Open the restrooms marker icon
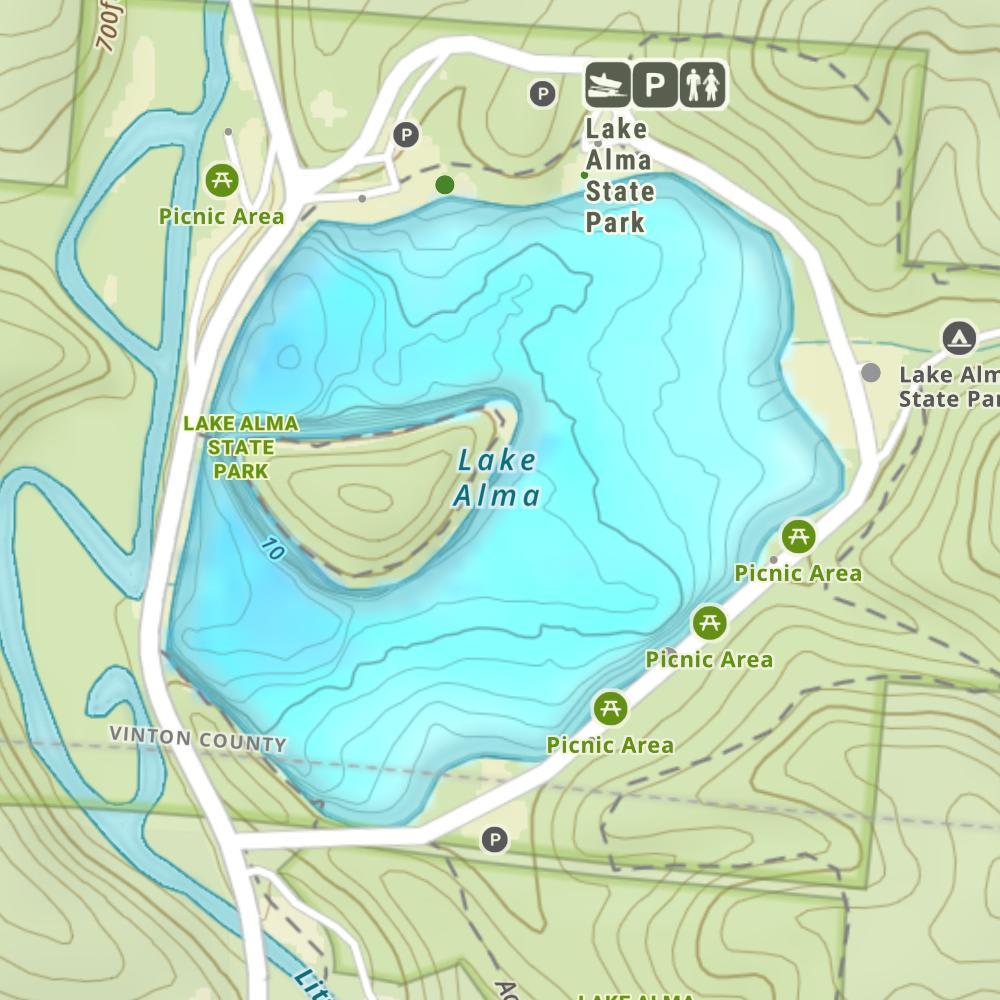This screenshot has height=1000, width=1000. pos(703,85)
